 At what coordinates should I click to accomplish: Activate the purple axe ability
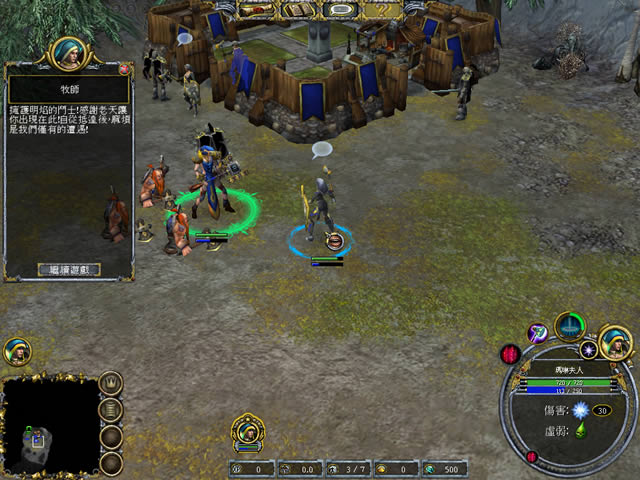coord(538,331)
